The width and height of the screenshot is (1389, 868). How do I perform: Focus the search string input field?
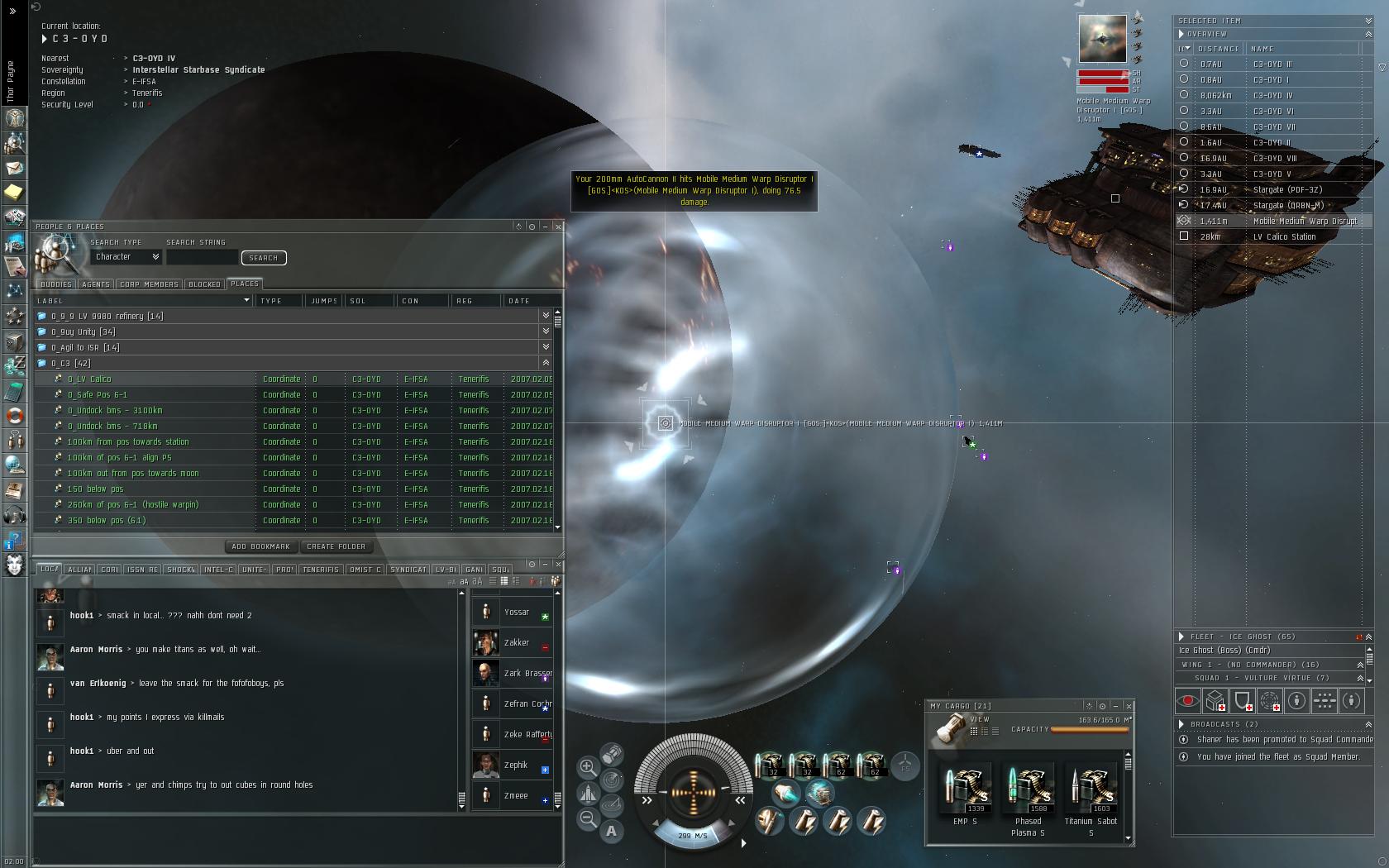(x=202, y=258)
